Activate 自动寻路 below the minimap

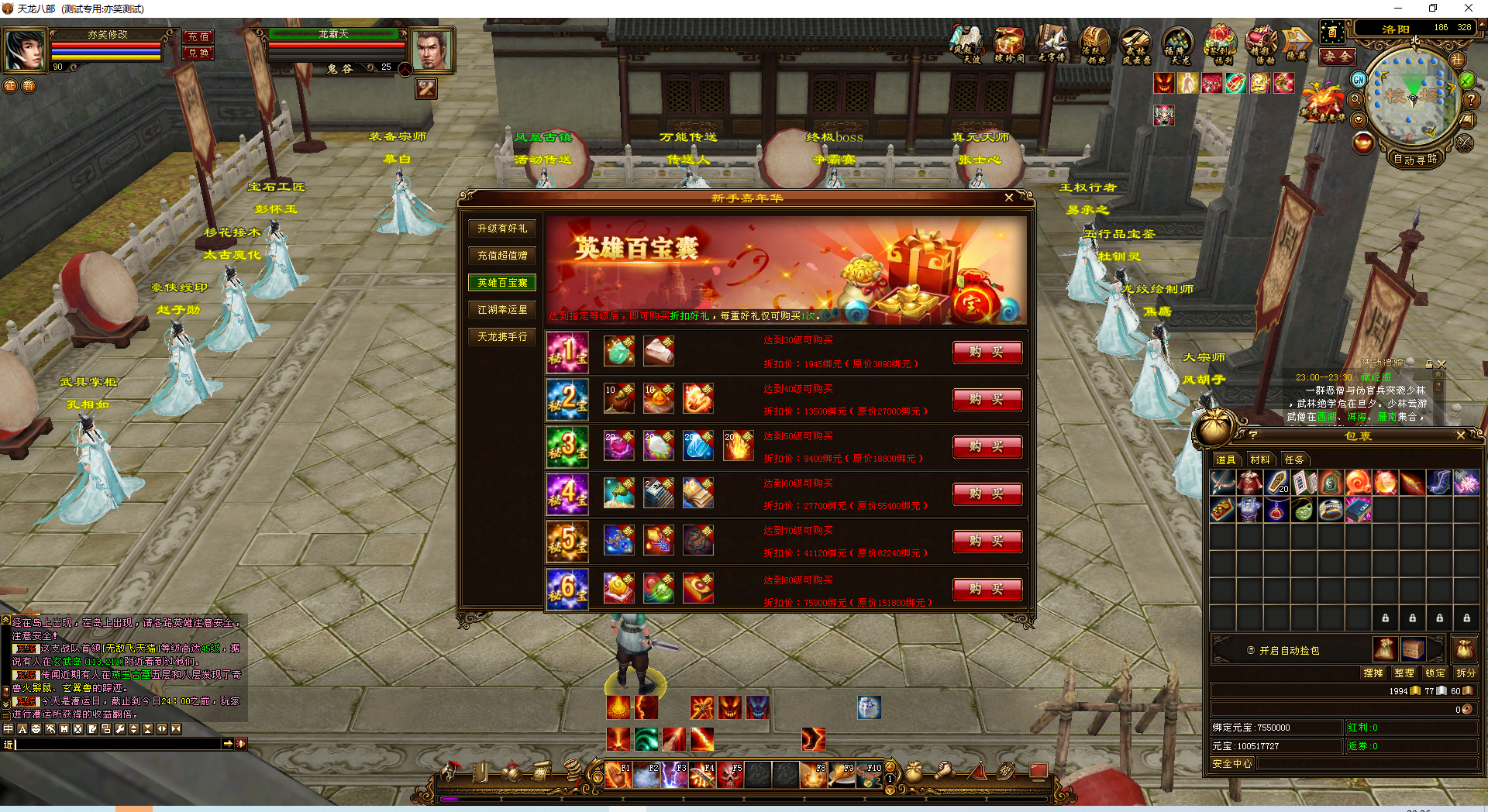pos(1414,160)
